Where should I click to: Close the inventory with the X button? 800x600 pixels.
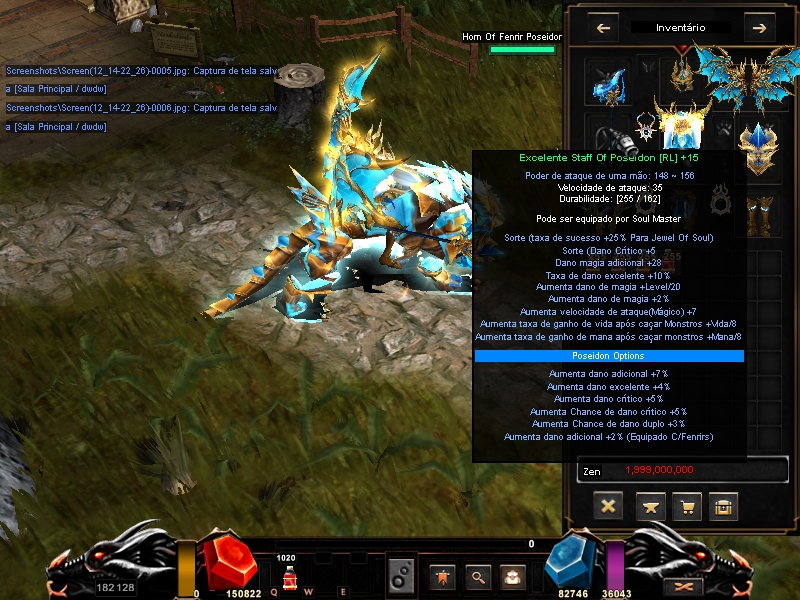click(x=608, y=506)
